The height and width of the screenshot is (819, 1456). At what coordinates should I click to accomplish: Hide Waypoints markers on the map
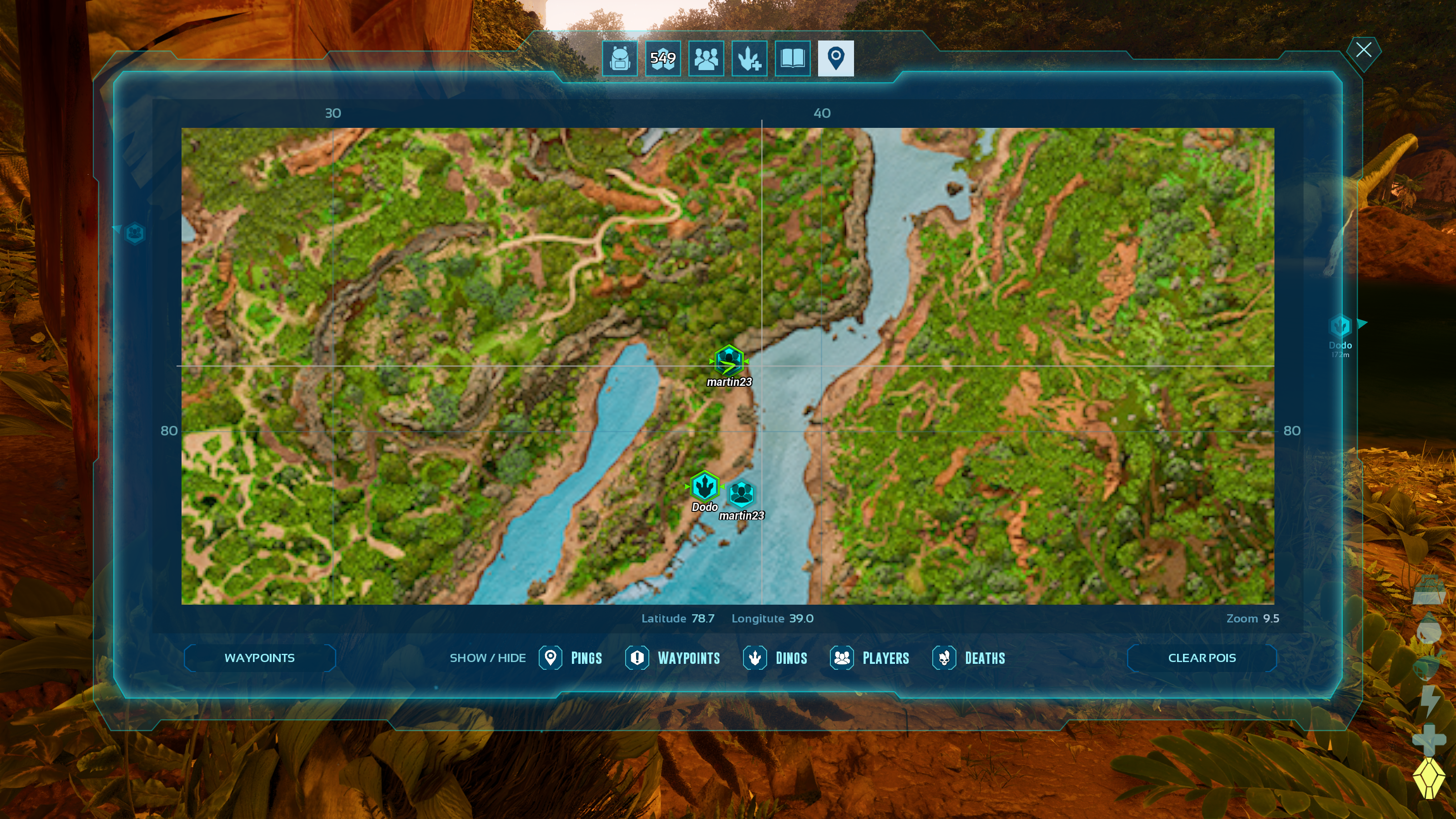click(672, 658)
